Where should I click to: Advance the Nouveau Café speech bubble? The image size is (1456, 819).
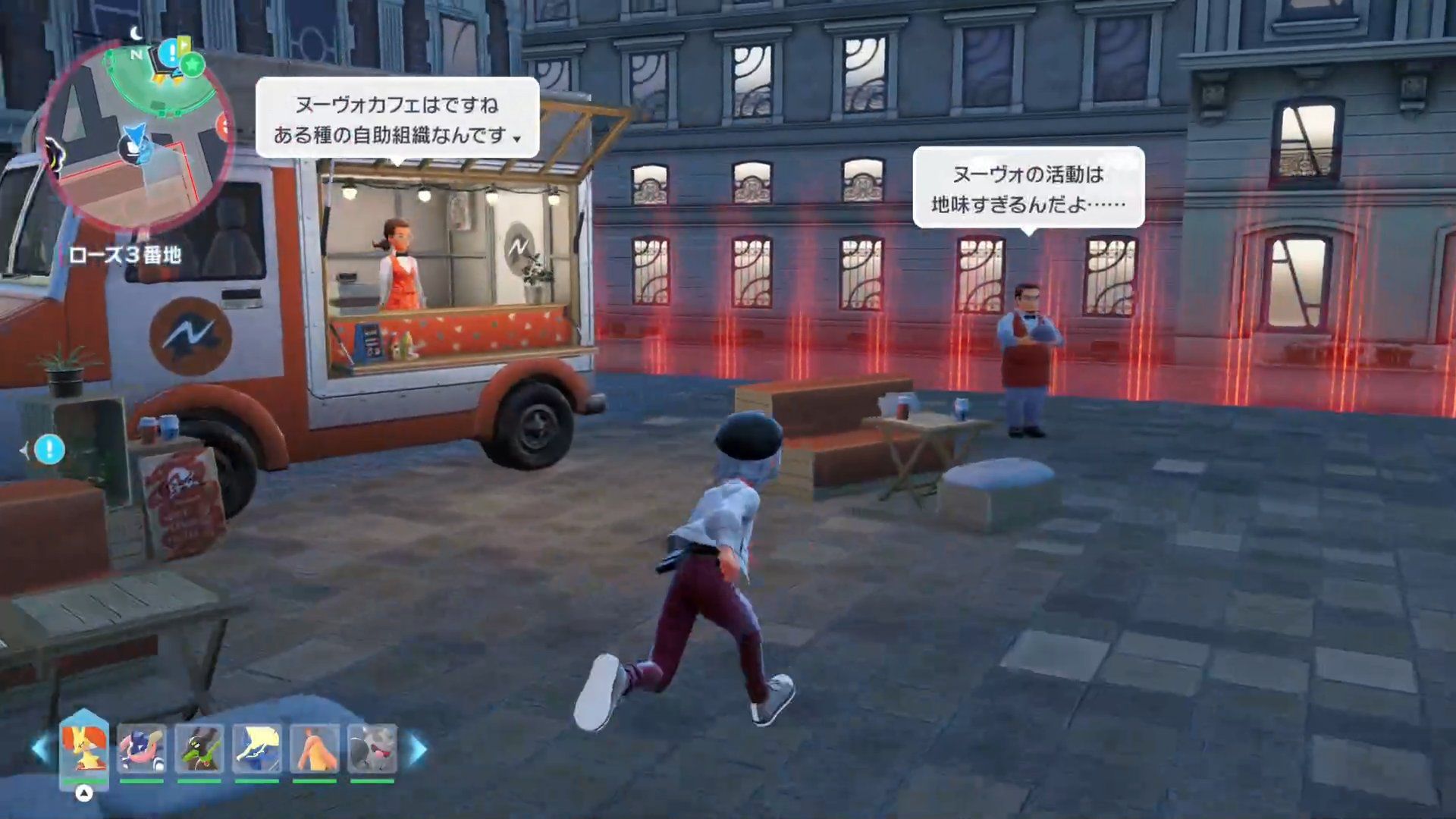click(x=397, y=119)
